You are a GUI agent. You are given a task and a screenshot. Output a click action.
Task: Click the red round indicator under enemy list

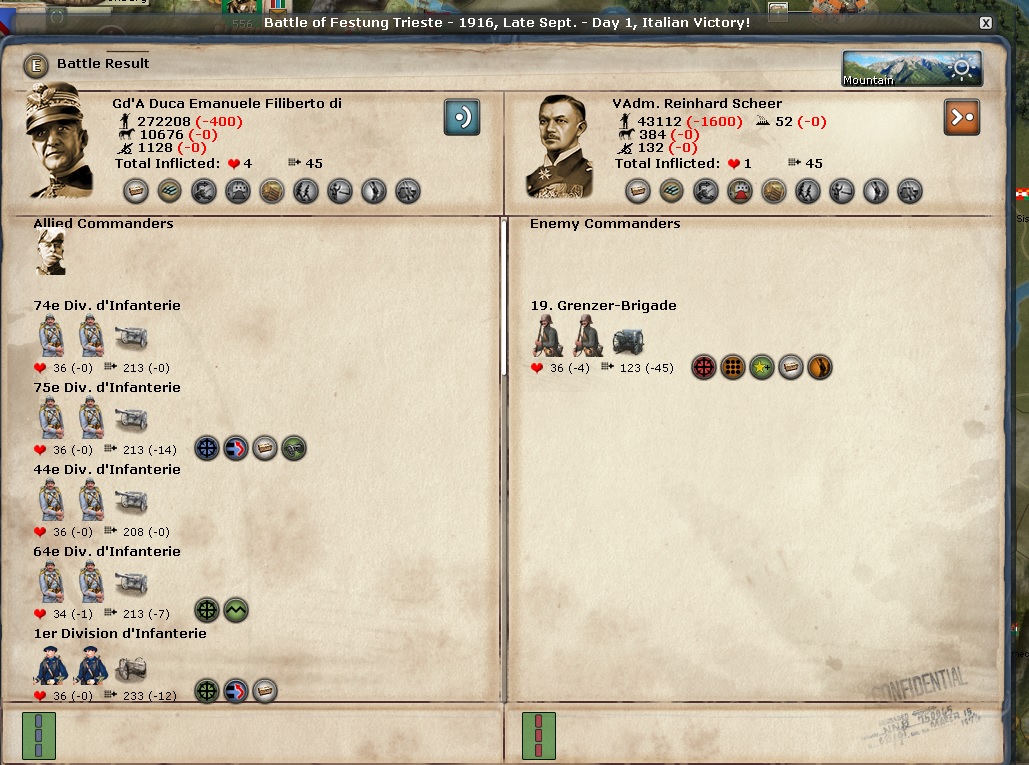(539, 735)
